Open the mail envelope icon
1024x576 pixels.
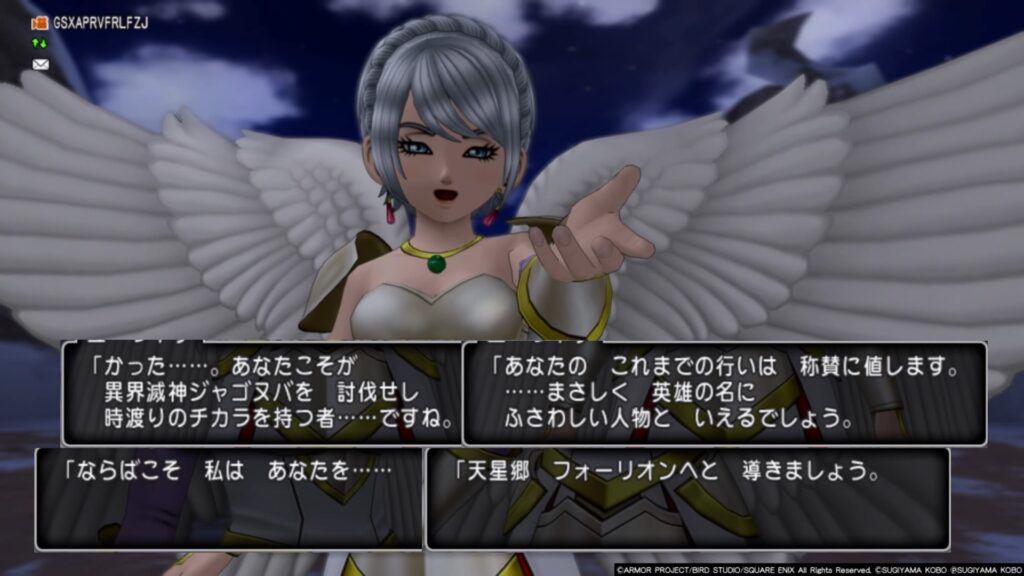(40, 65)
